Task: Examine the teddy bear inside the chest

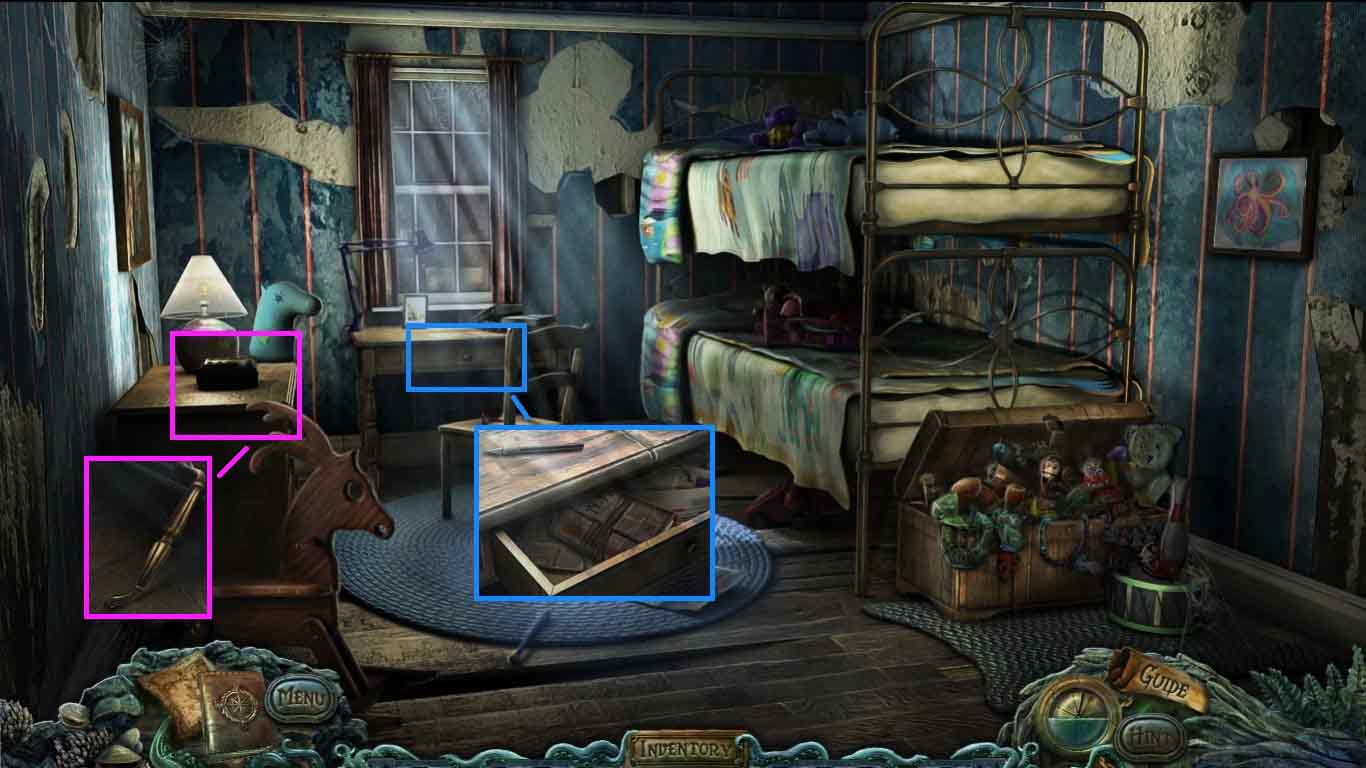Action: point(1152,457)
